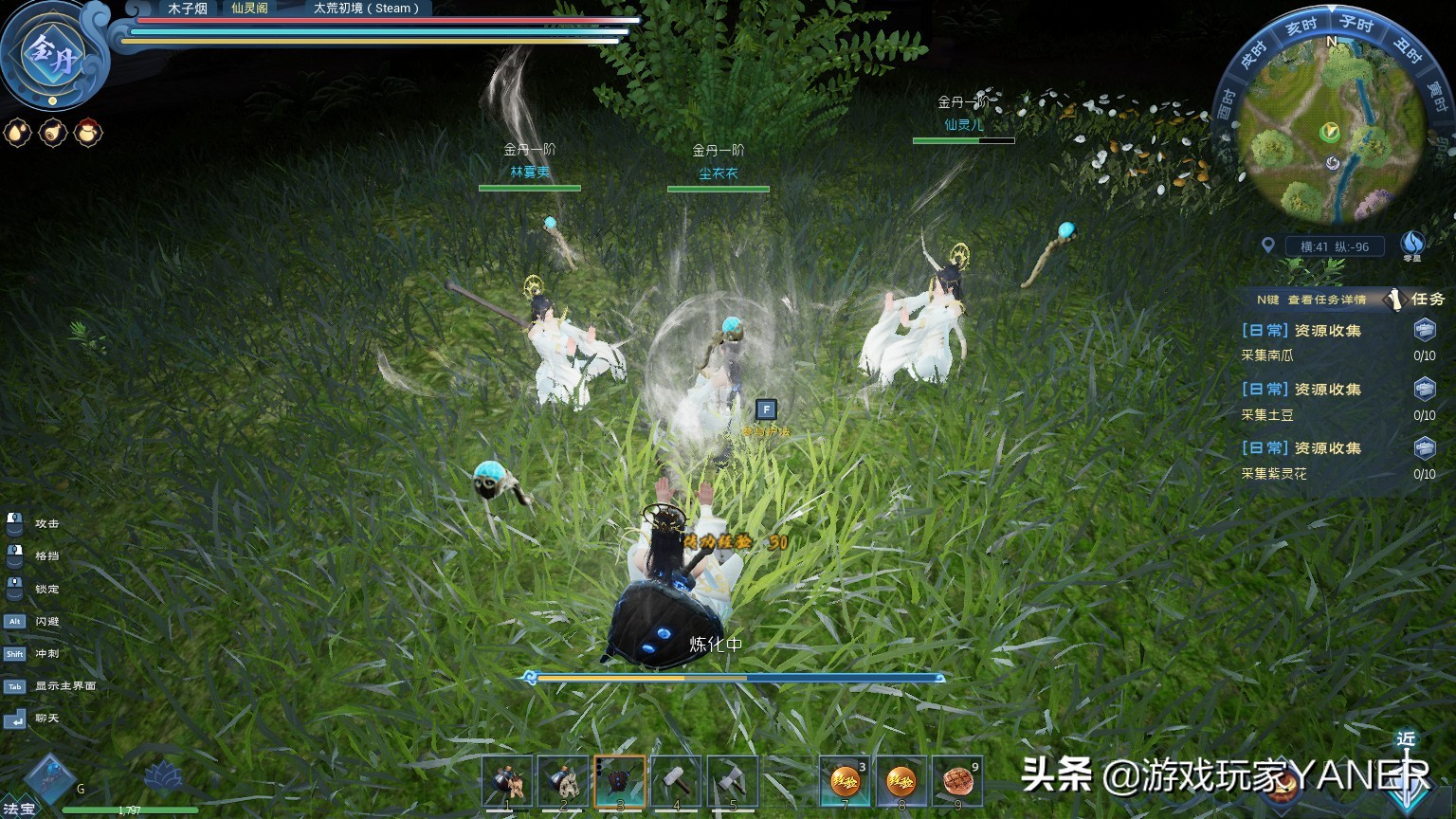Eat the roasted meat in hotbar slot 9
Viewport: 1456px width, 819px height.
point(957,779)
